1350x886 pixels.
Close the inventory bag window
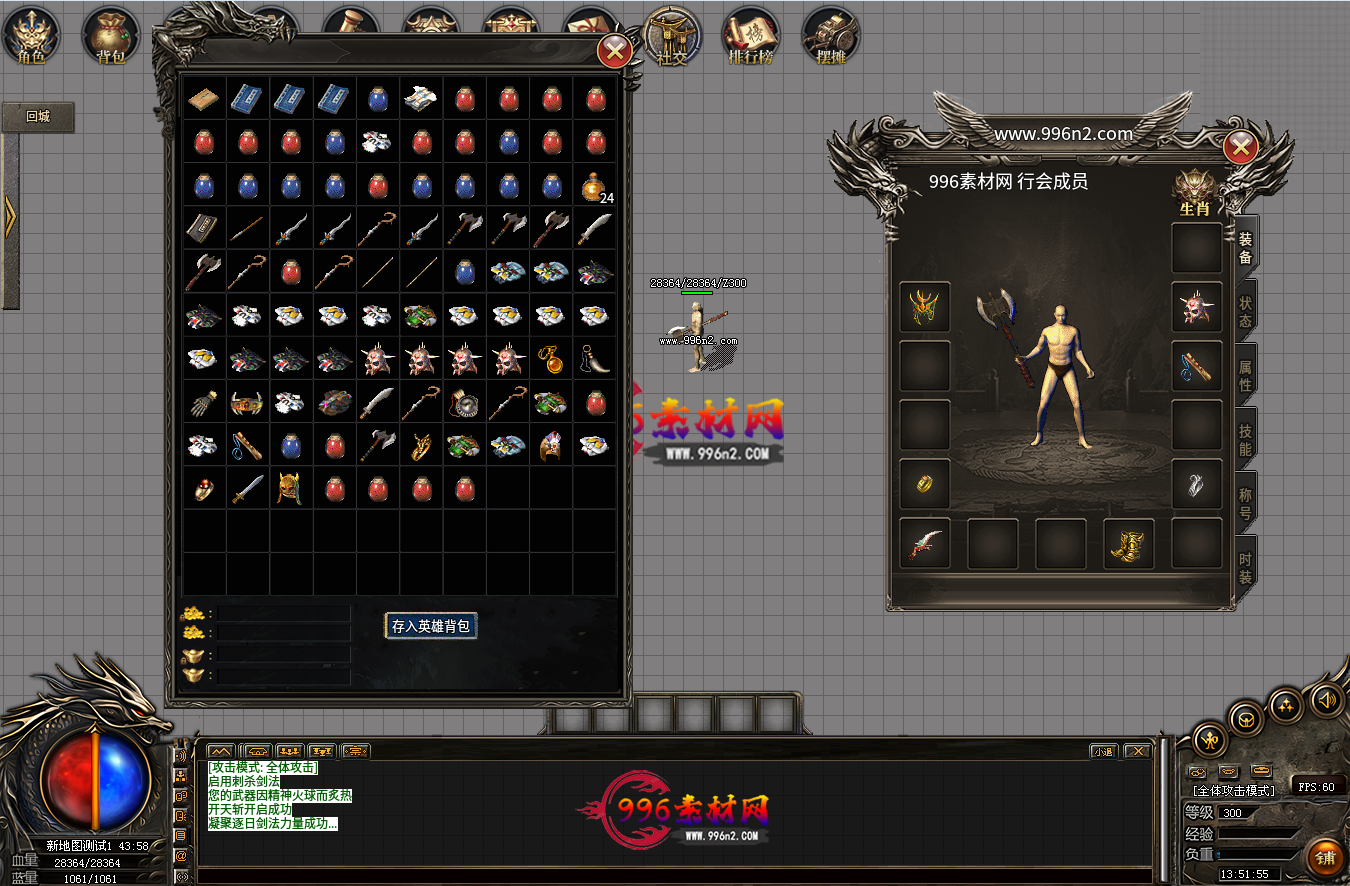click(614, 50)
